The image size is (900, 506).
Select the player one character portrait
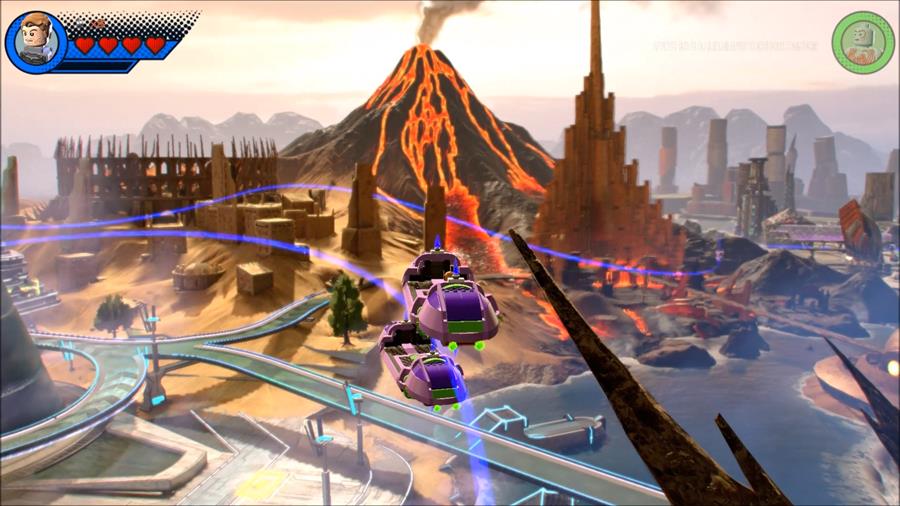tap(35, 41)
